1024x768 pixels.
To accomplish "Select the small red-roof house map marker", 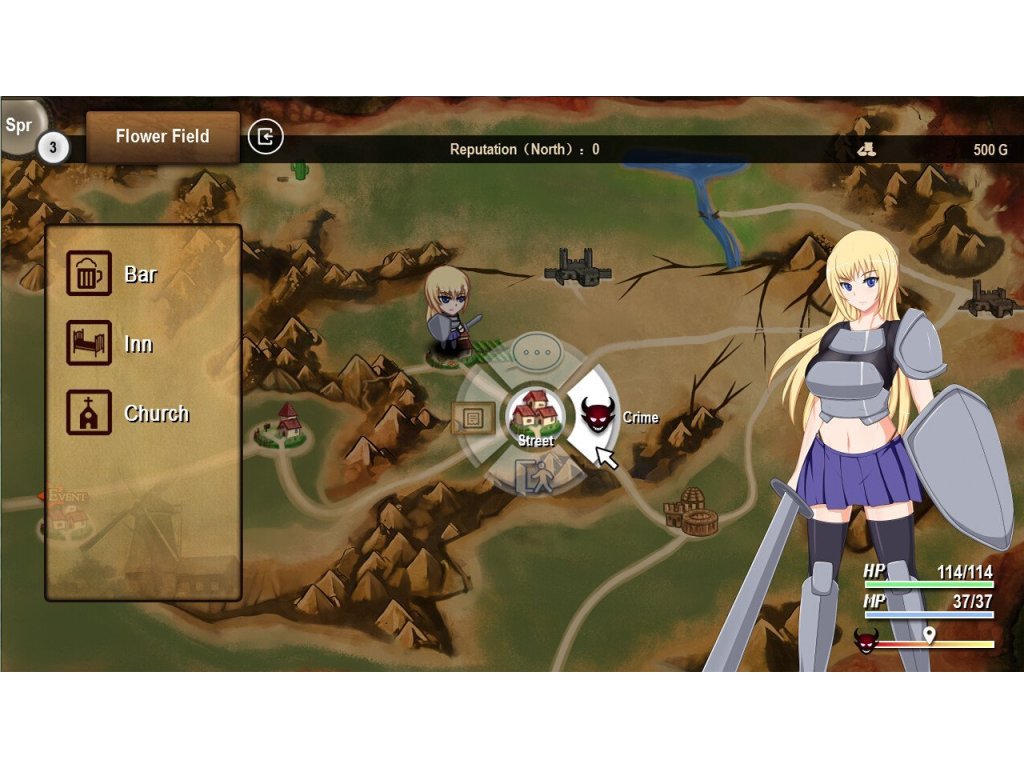I will (x=287, y=423).
